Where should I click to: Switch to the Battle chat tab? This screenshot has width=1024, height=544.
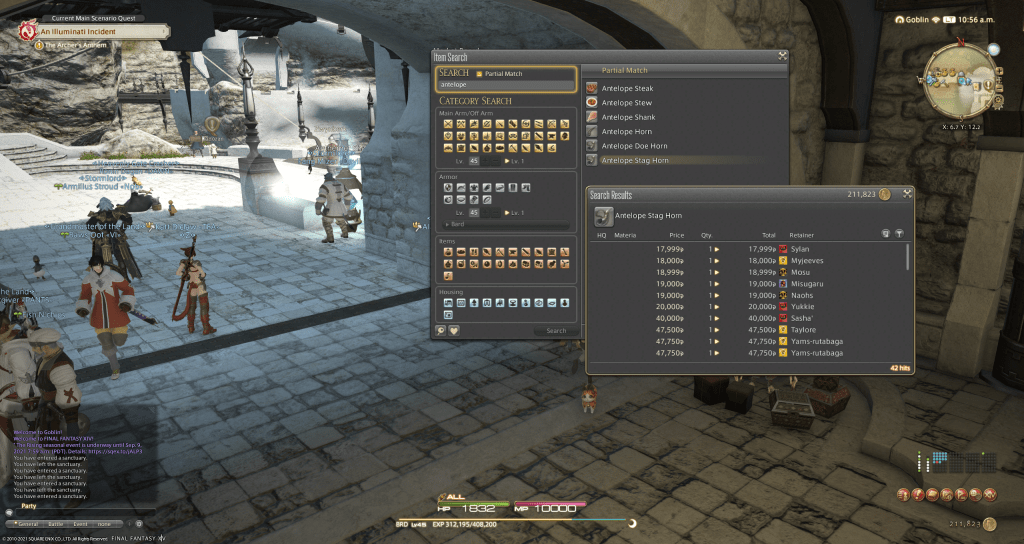click(x=53, y=523)
